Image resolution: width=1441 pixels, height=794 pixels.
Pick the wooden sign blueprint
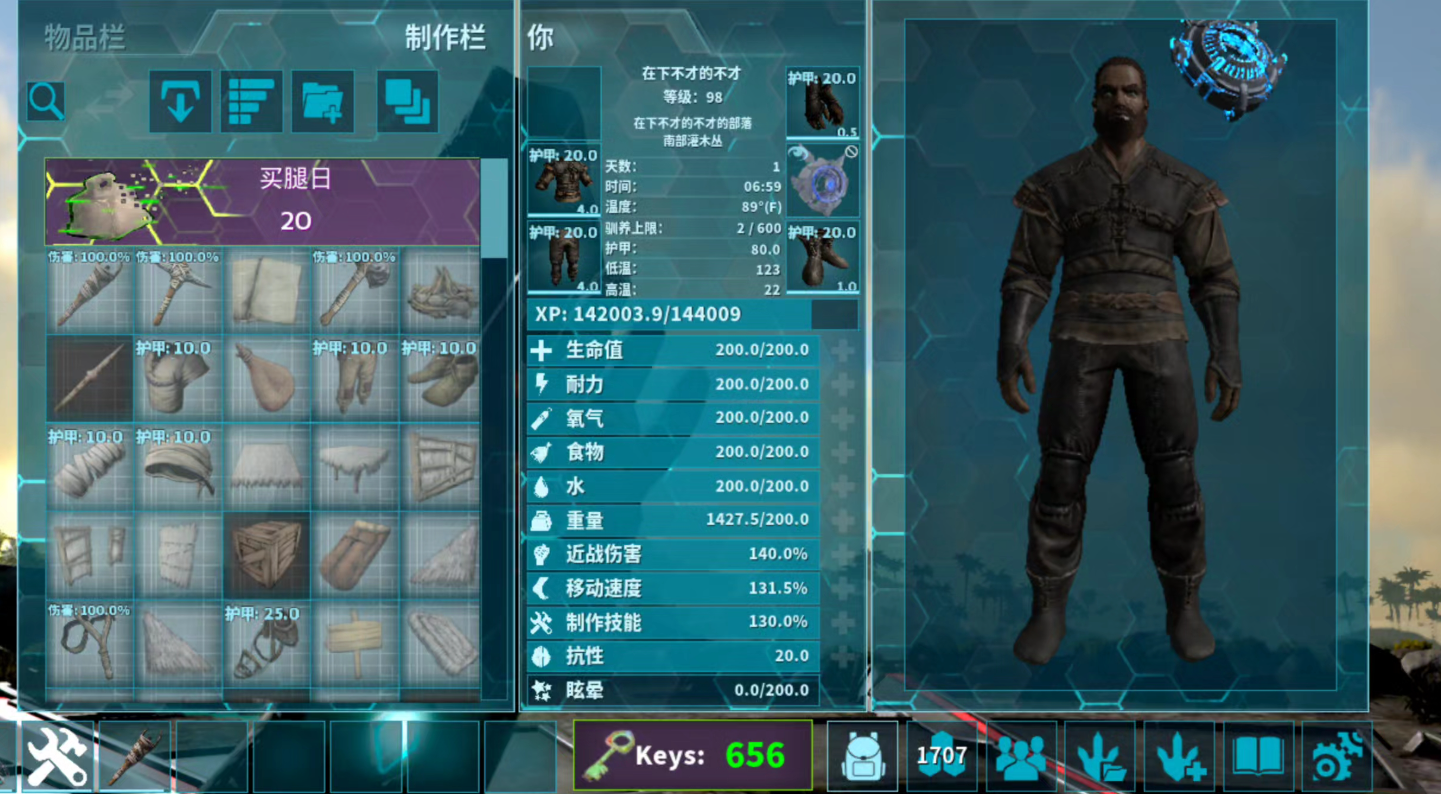(355, 643)
